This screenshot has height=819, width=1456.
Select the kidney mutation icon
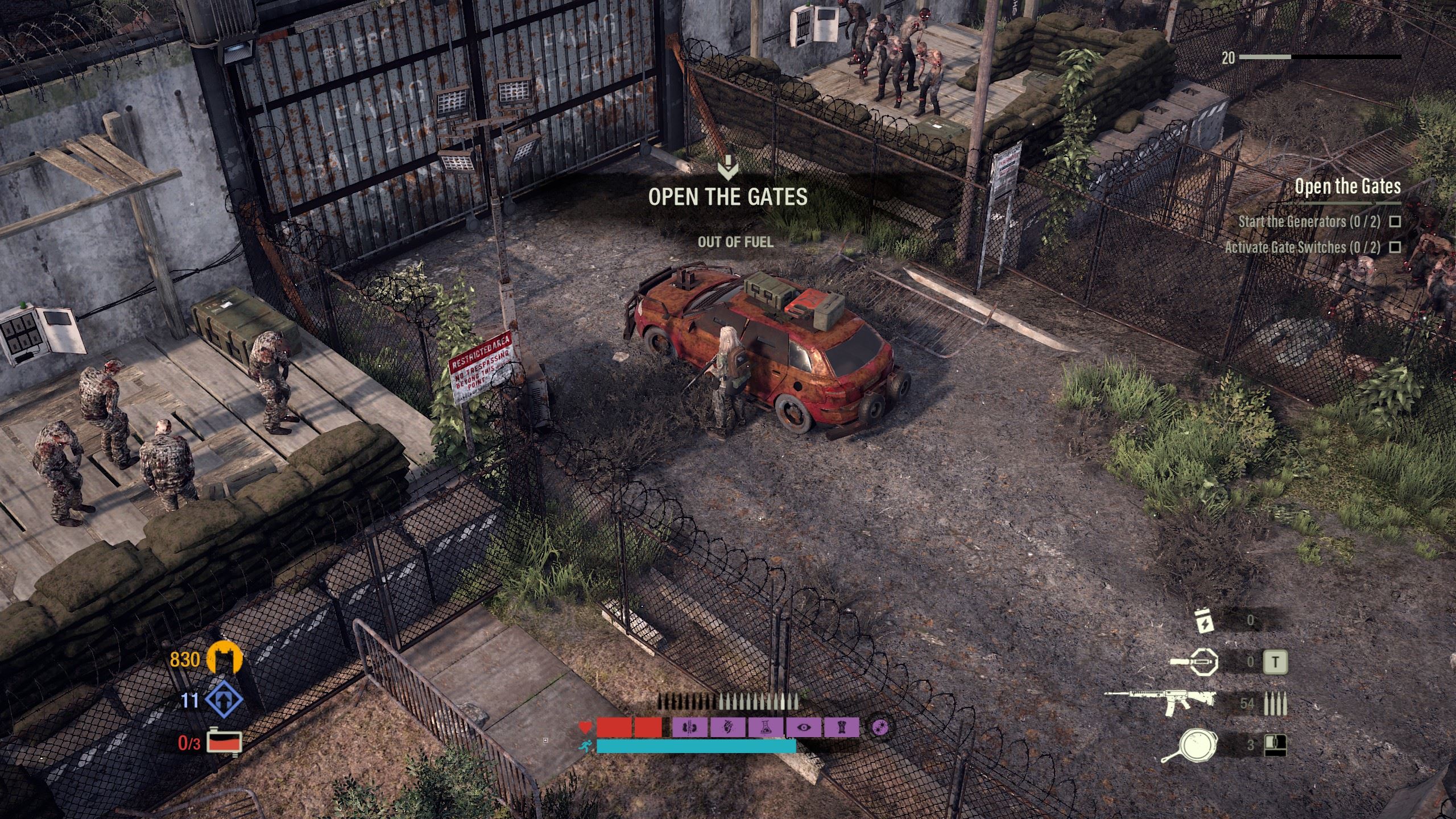[689, 728]
